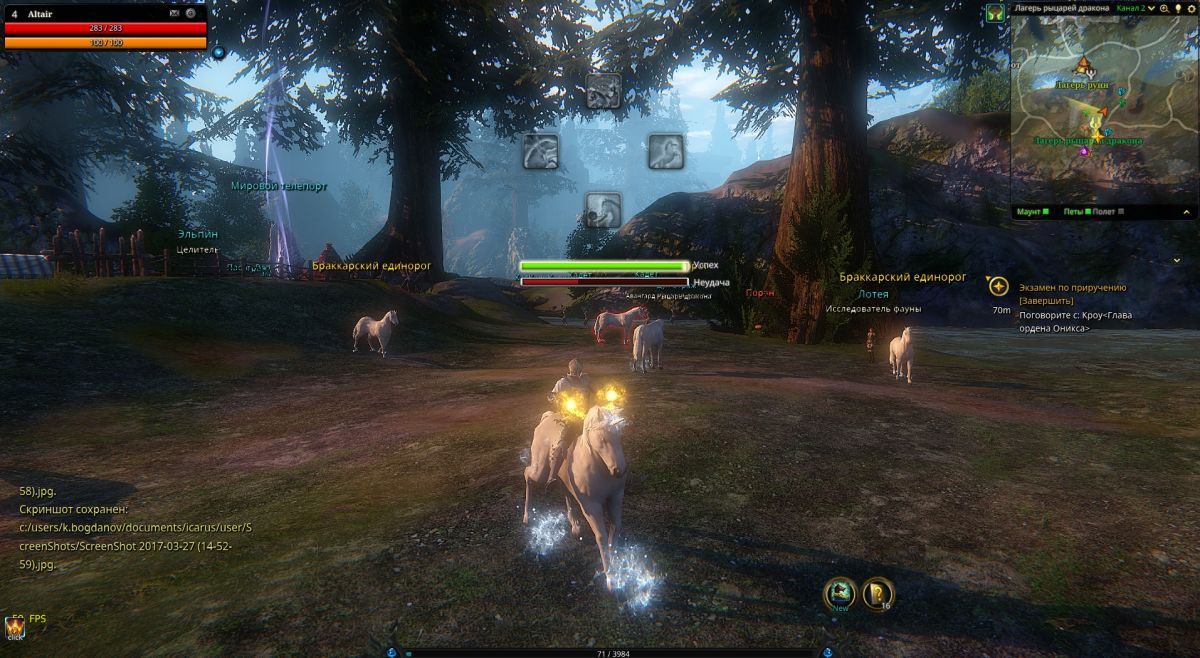
Task: Collapse the minimap with the up arrow
Action: coord(1187,212)
